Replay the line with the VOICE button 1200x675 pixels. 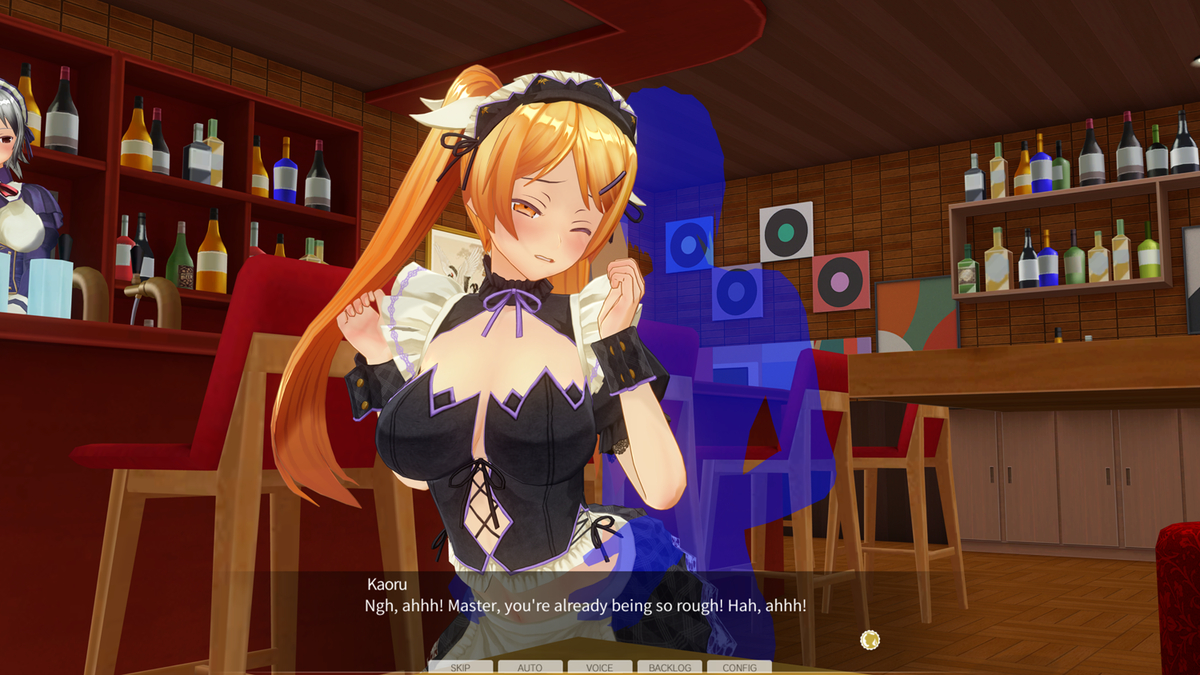(600, 667)
